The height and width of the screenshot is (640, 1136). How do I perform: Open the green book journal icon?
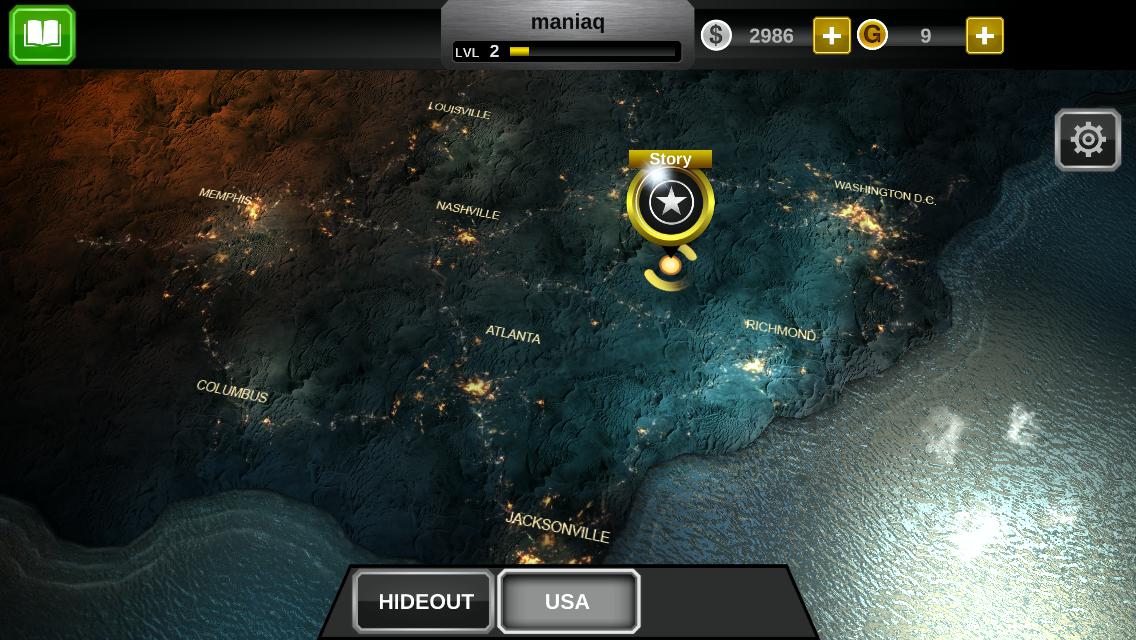tap(42, 35)
